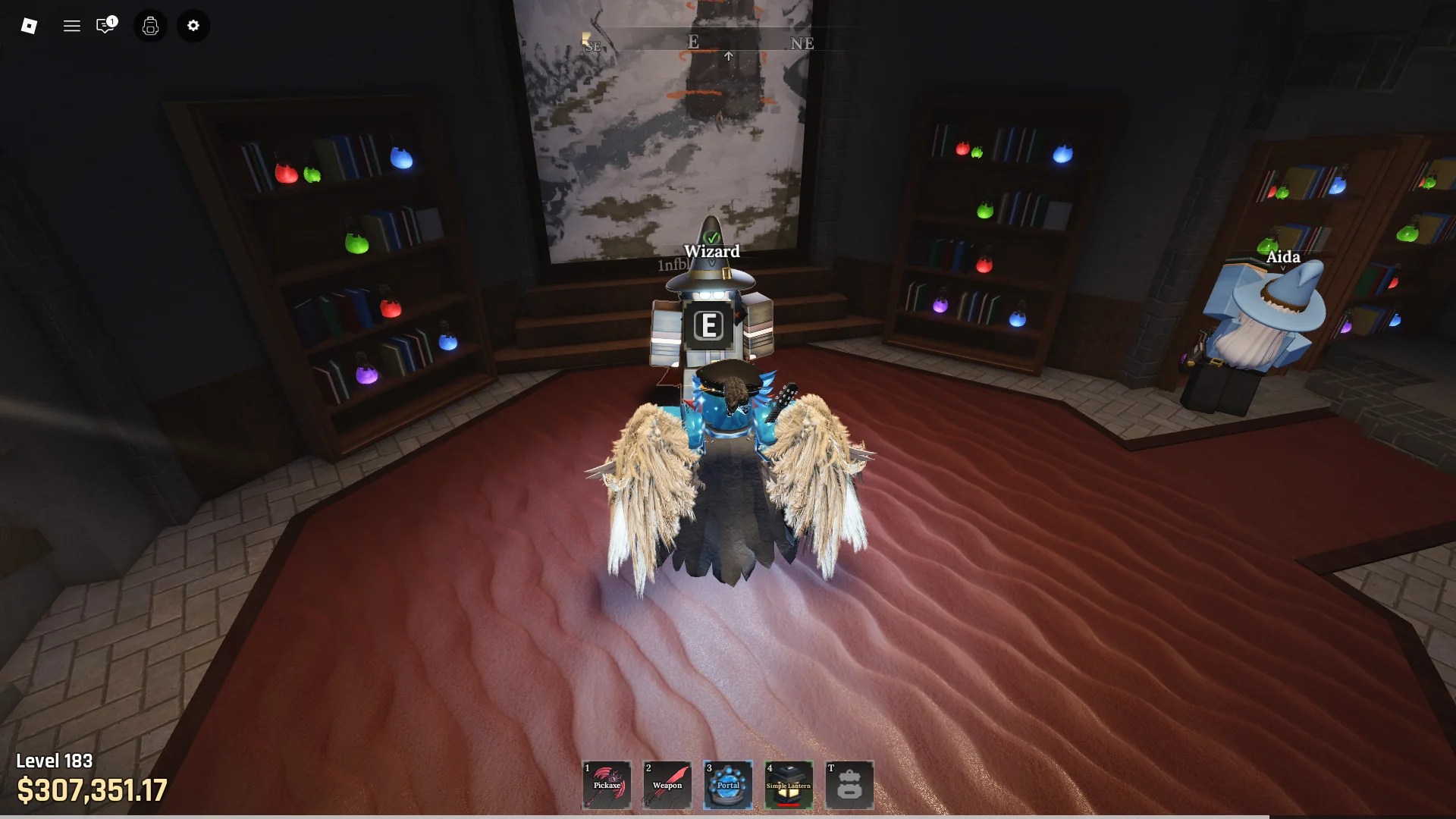This screenshot has height=819, width=1456.
Task: Open the Roblox settings gear
Action: click(193, 26)
